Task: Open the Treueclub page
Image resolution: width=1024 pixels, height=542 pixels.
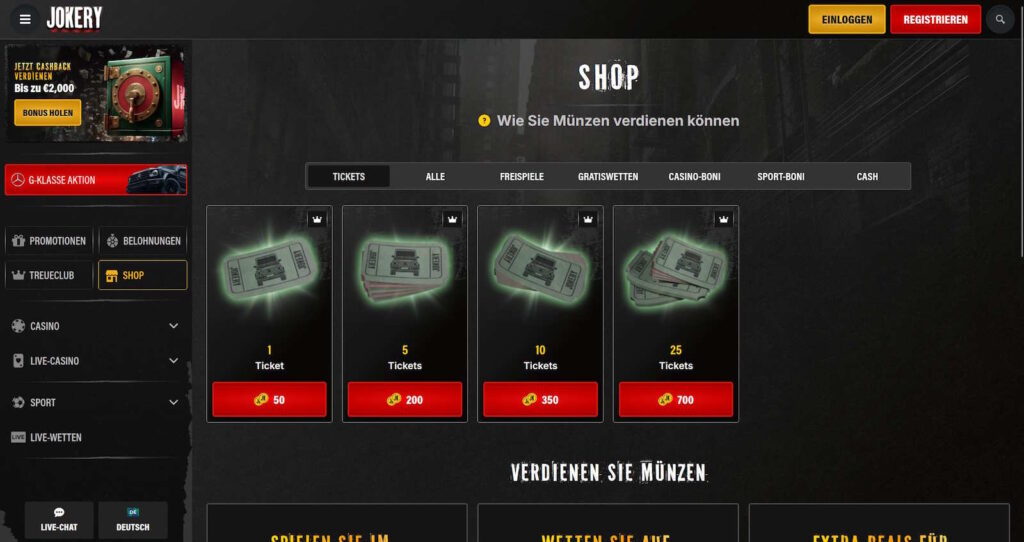Action: point(50,275)
